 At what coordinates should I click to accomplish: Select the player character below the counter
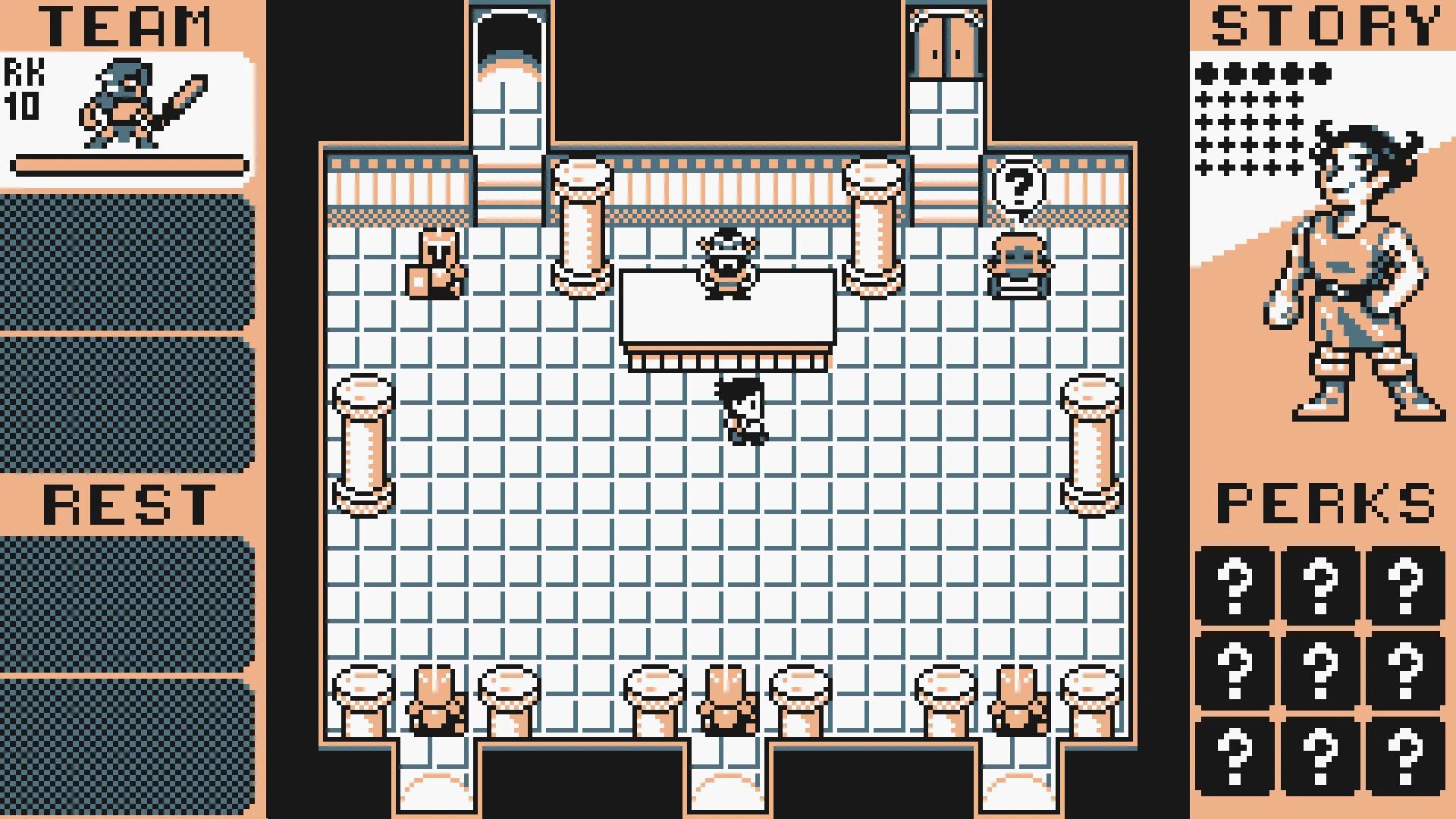(x=739, y=409)
